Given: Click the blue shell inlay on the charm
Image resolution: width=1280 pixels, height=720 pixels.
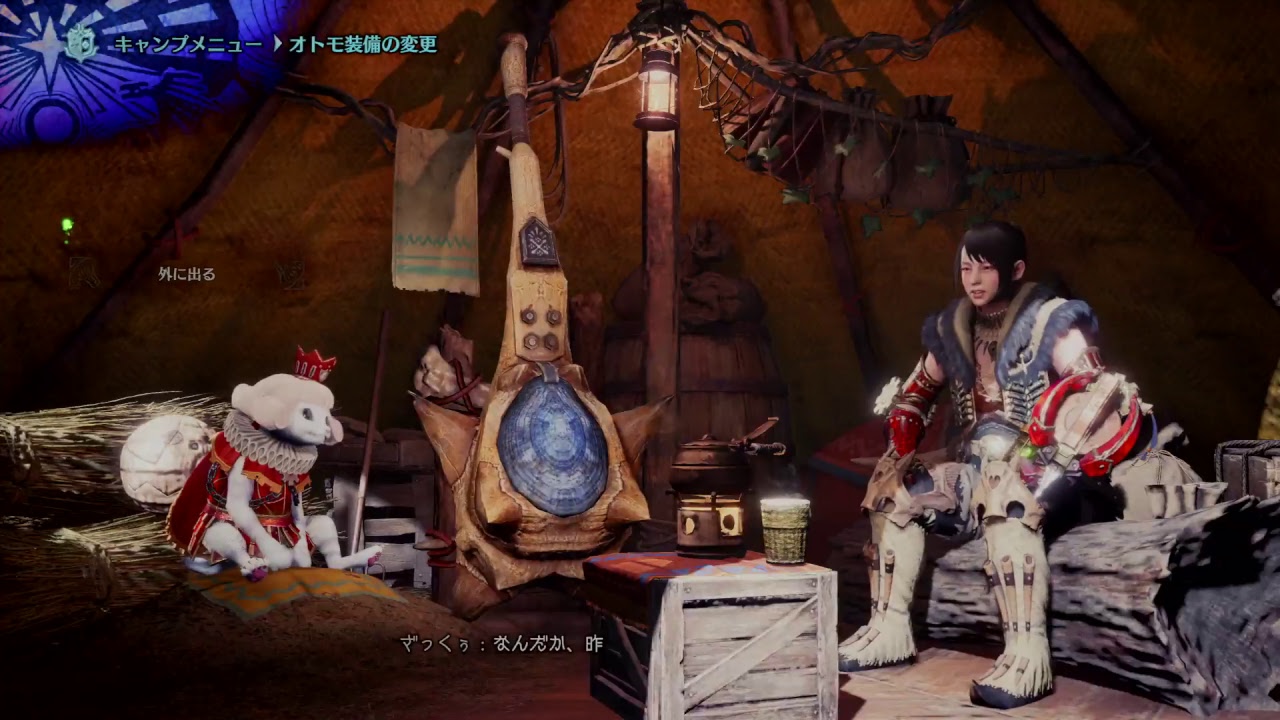Looking at the screenshot, I should (552, 448).
